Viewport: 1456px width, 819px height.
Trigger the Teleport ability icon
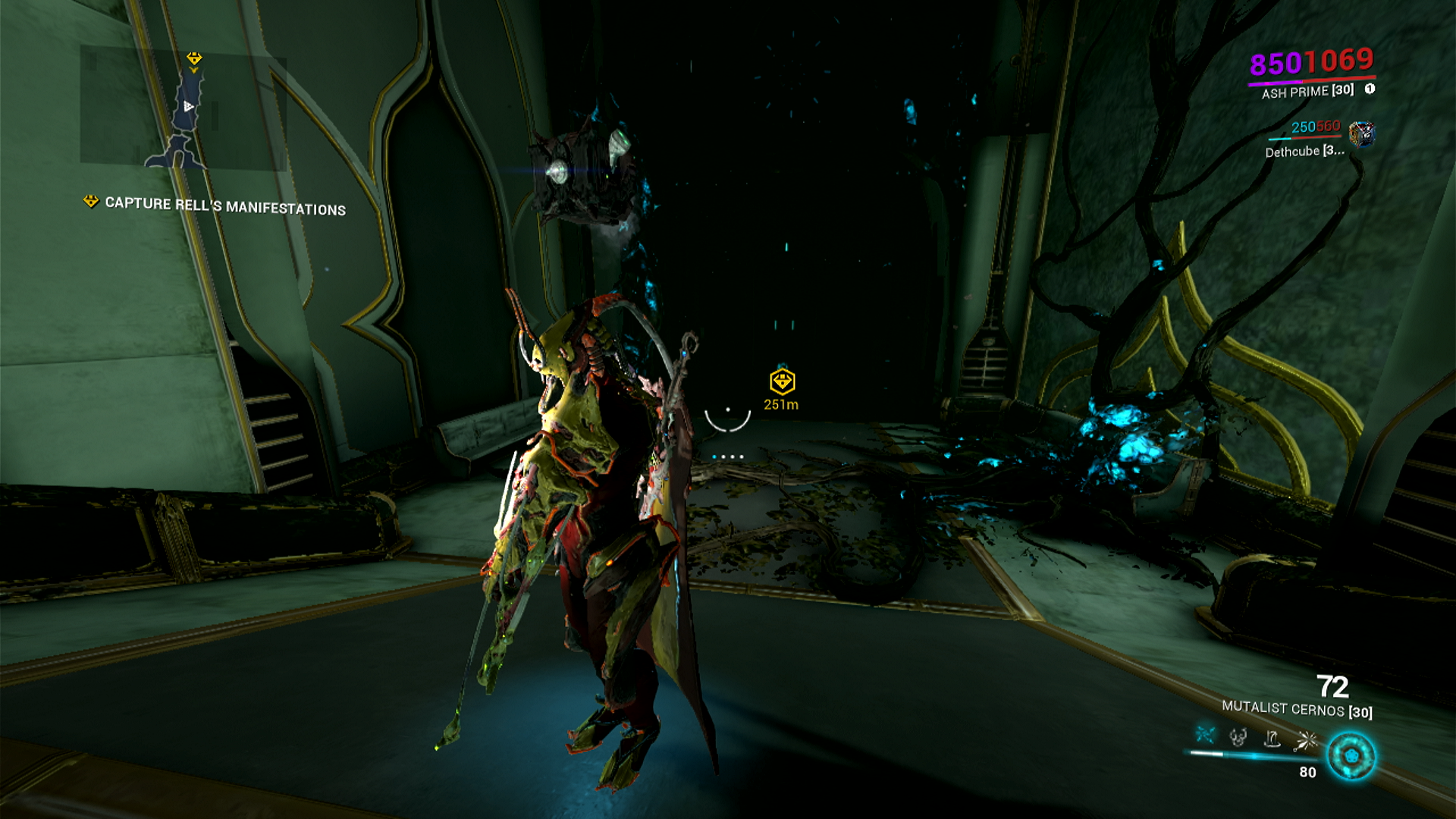point(1272,738)
